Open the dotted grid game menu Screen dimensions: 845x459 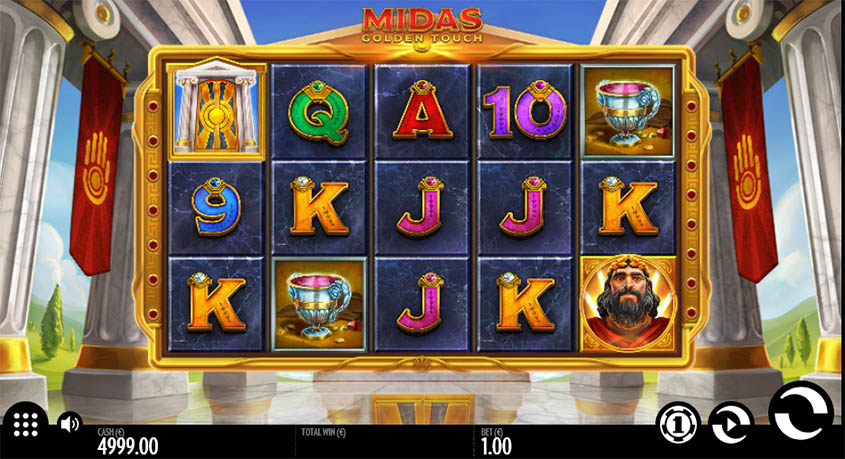pyautogui.click(x=26, y=424)
